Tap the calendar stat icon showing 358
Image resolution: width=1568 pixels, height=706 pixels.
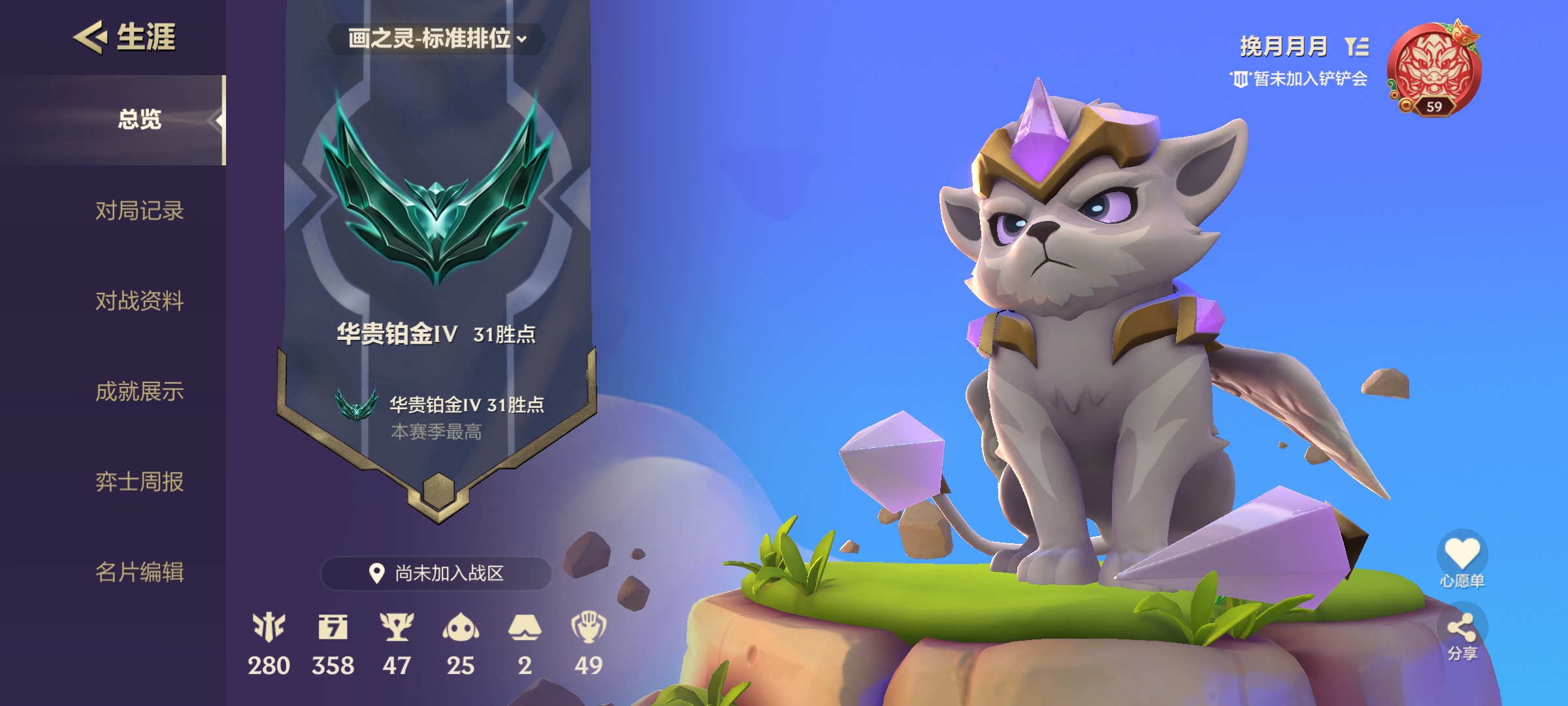coord(333,628)
